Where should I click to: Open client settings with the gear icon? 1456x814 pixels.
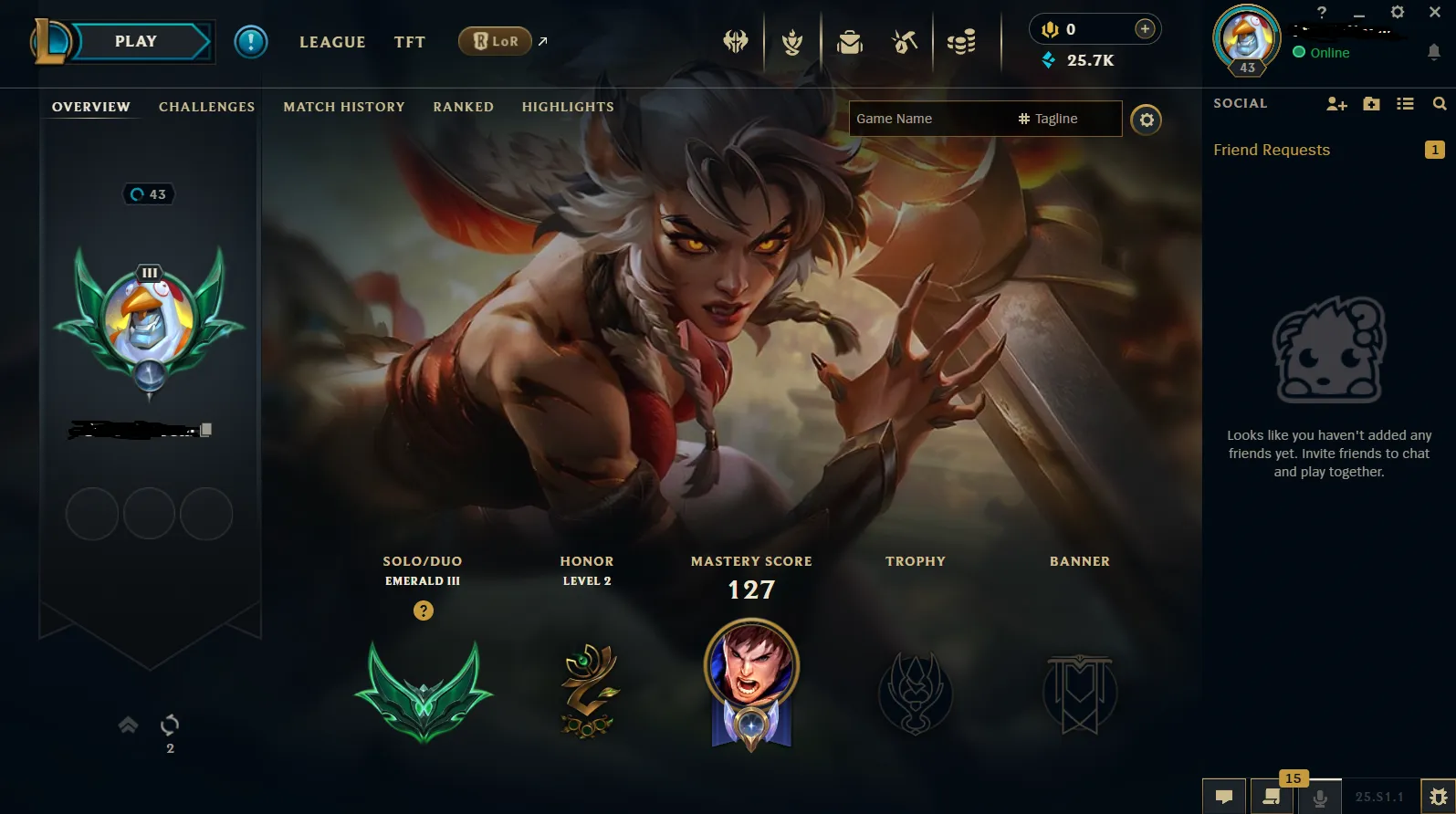pyautogui.click(x=1397, y=13)
